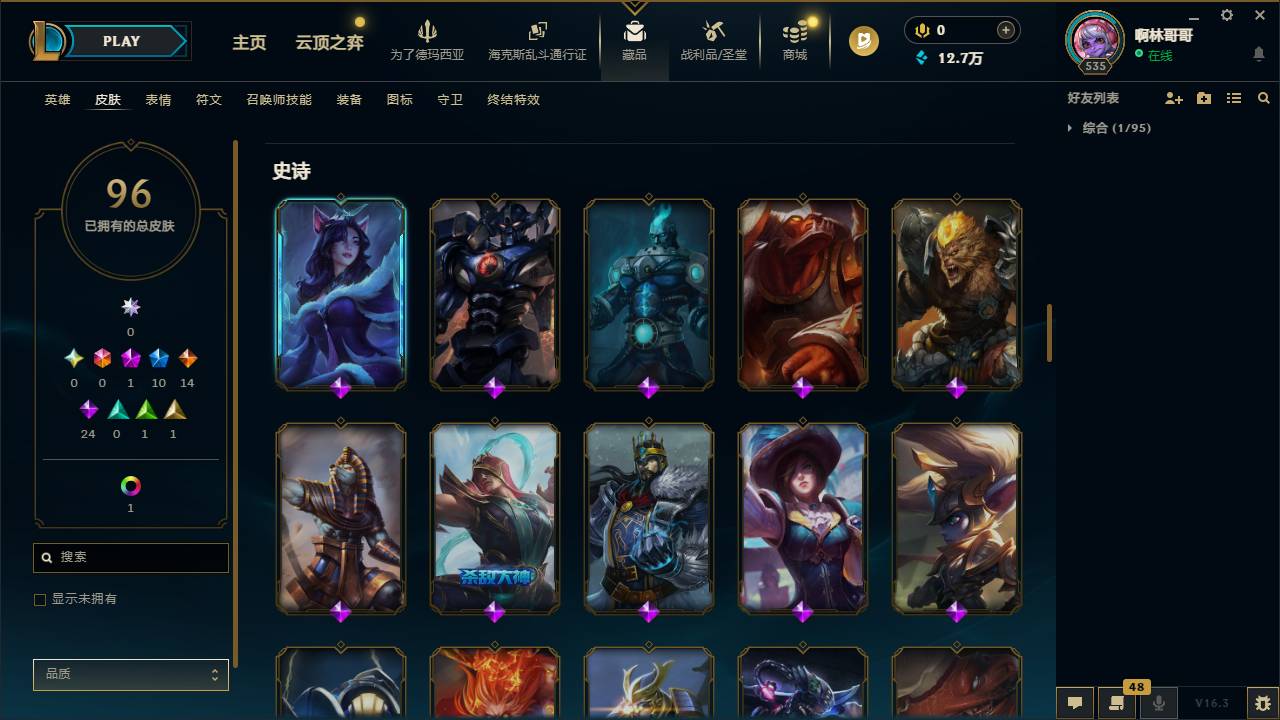Click the friend search magnifier icon
This screenshot has height=720, width=1280.
click(x=1263, y=97)
